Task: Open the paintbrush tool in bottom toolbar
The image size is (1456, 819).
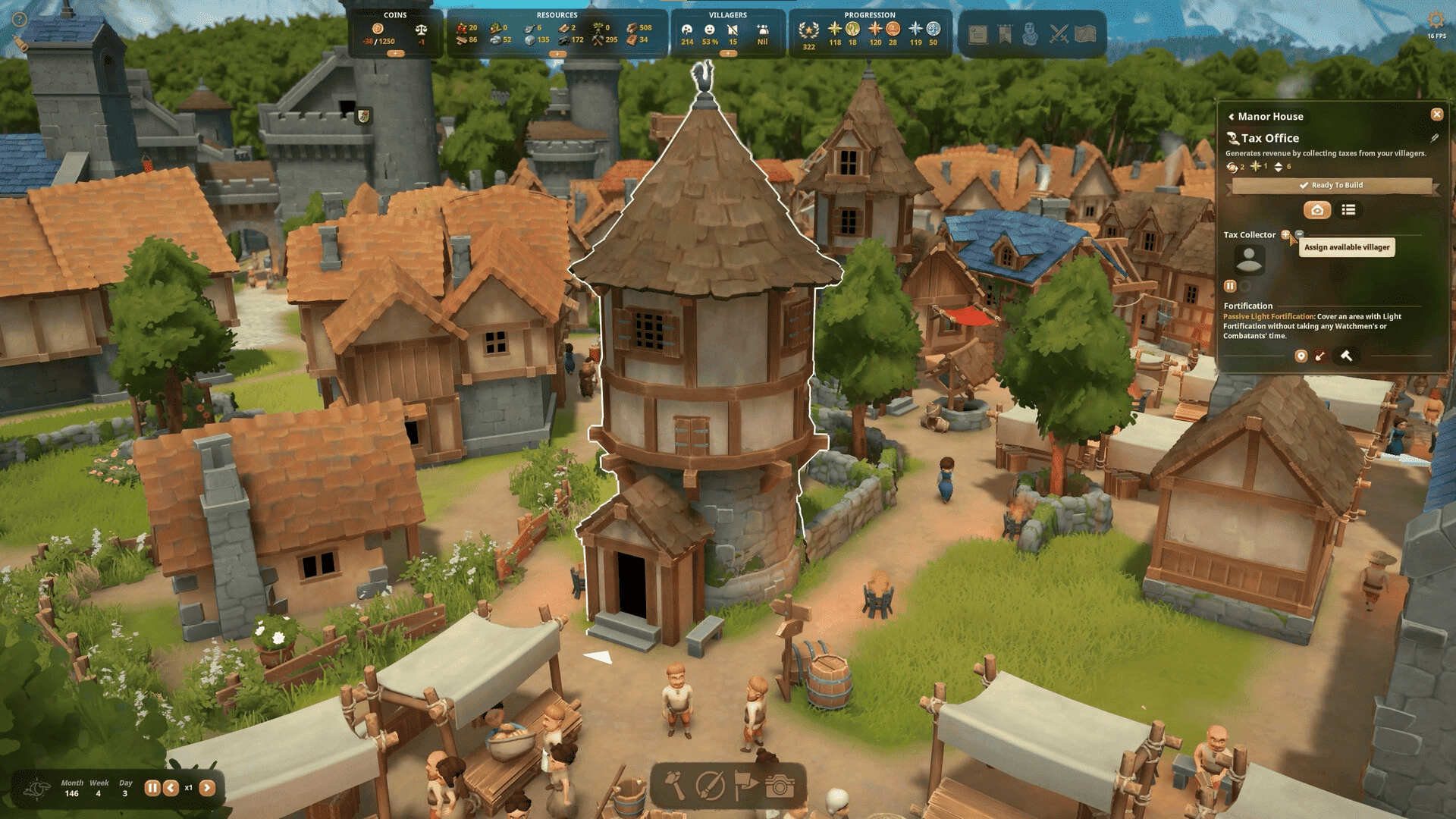Action: click(711, 786)
